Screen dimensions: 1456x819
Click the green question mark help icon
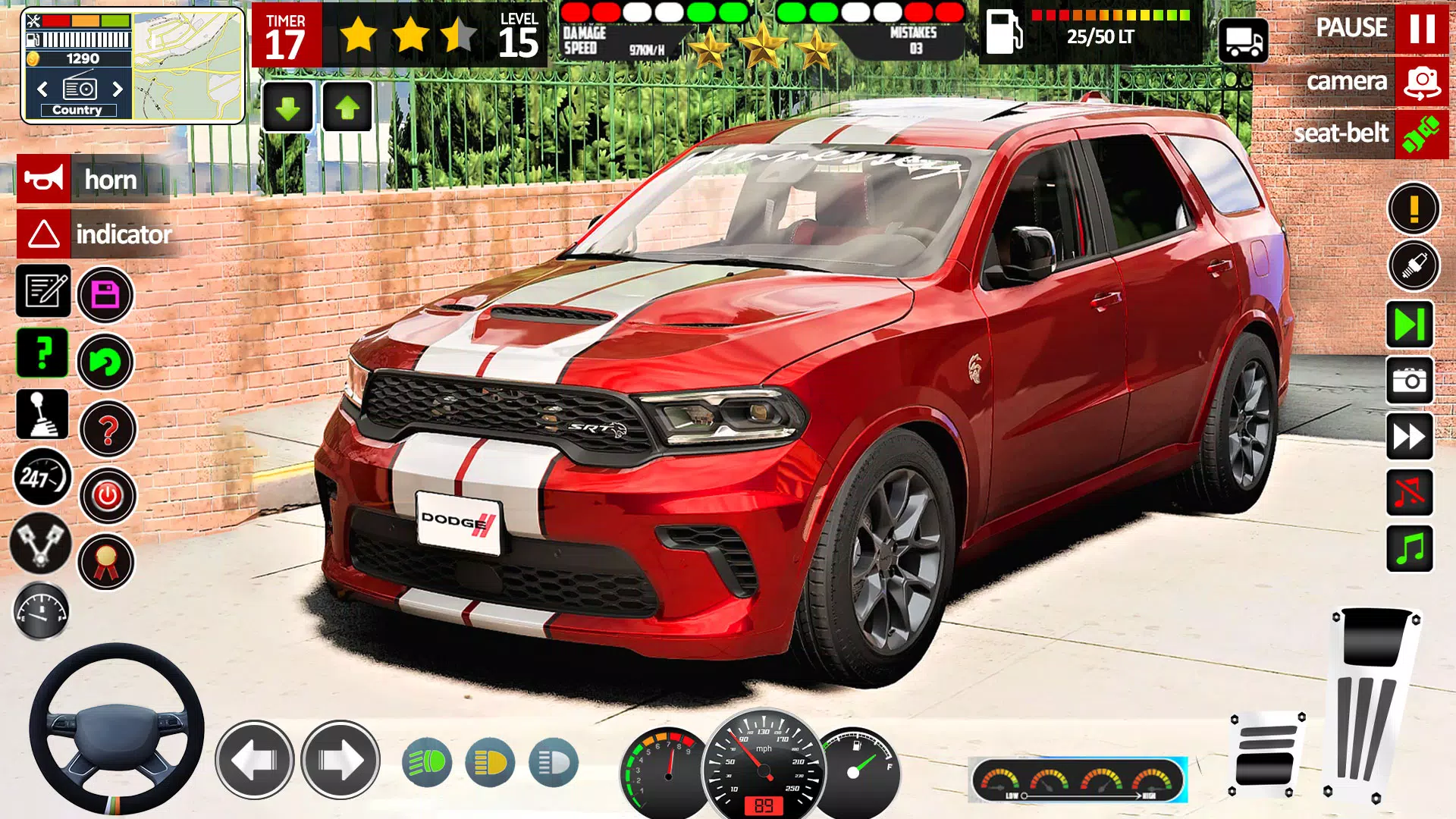[42, 353]
